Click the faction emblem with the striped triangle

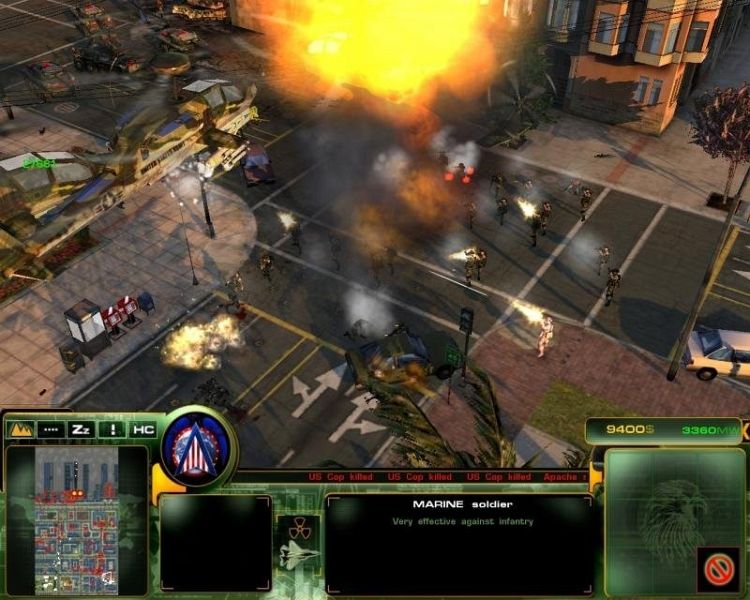pos(198,447)
